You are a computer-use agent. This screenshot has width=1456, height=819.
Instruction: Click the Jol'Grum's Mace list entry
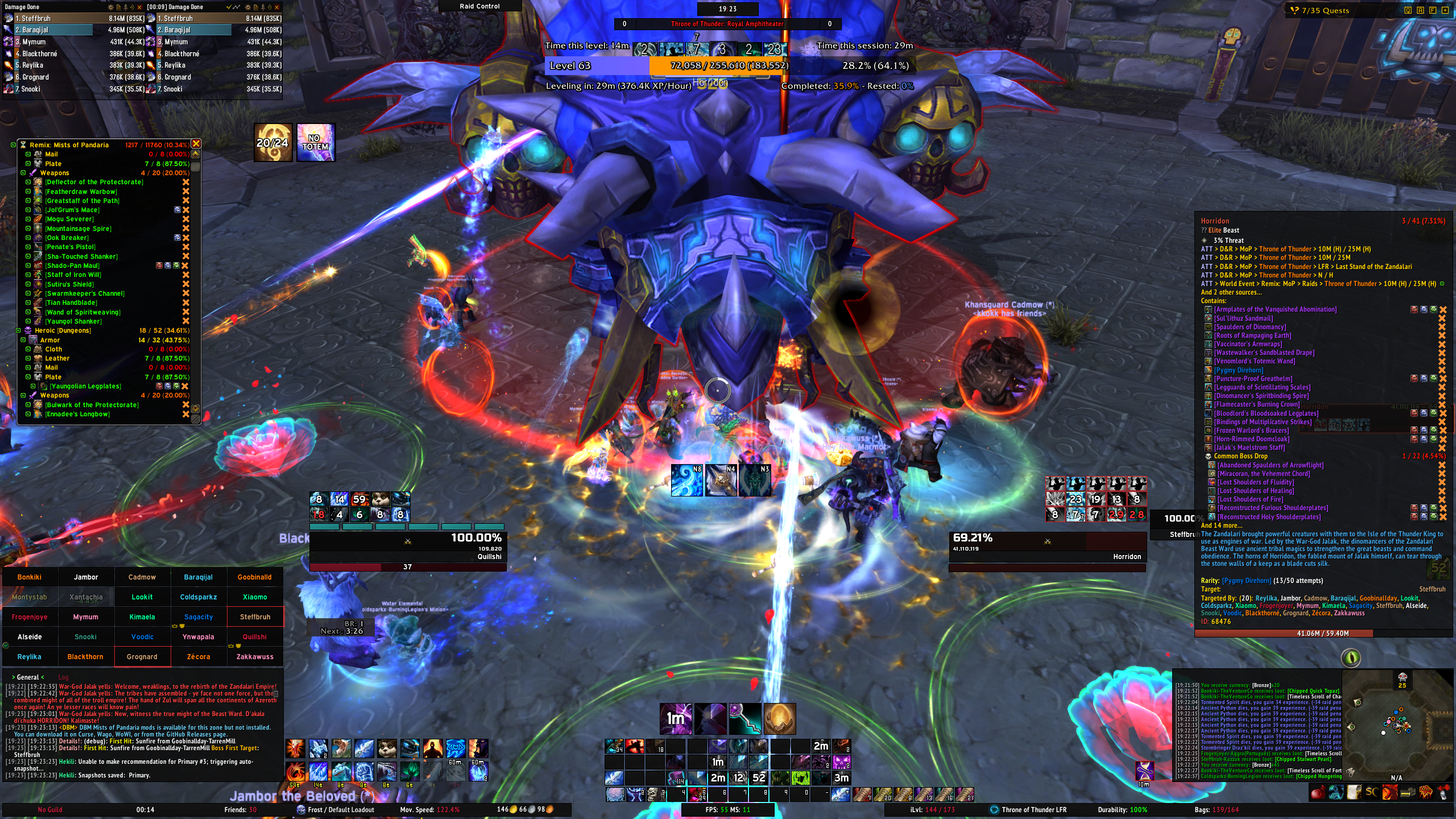[72, 210]
